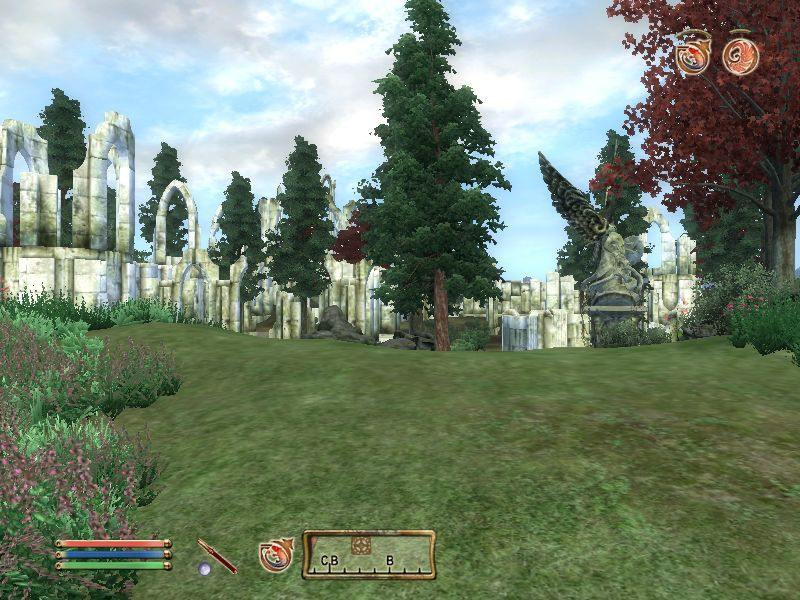Select the equipped spell icon beside the compass
This screenshot has width=800, height=600.
[276, 554]
